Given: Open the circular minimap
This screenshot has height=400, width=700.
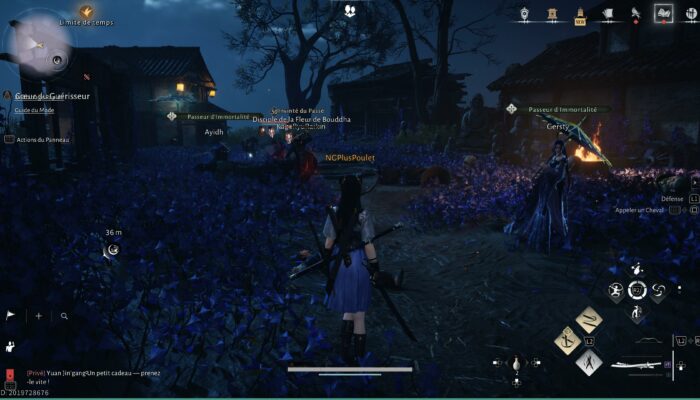Looking at the screenshot, I should [37, 45].
